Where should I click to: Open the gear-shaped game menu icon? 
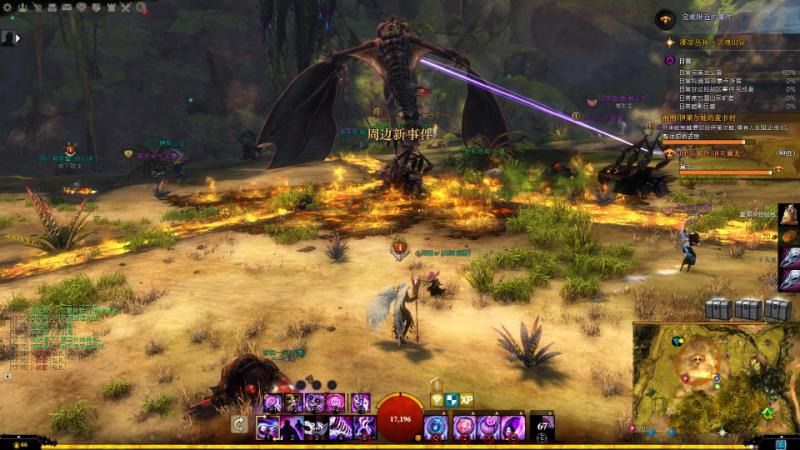click(x=6, y=7)
